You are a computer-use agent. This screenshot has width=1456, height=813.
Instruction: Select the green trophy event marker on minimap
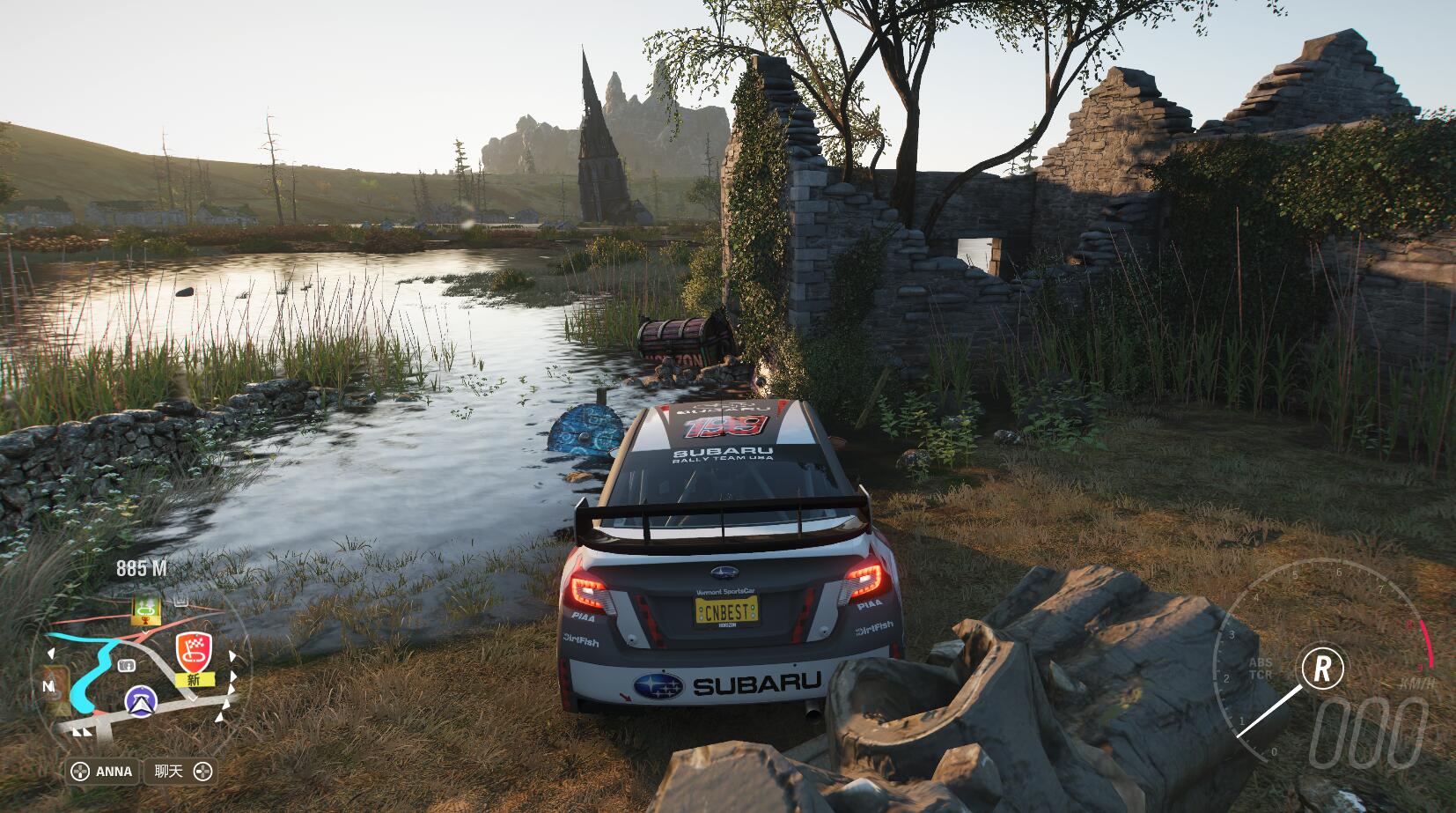point(144,607)
